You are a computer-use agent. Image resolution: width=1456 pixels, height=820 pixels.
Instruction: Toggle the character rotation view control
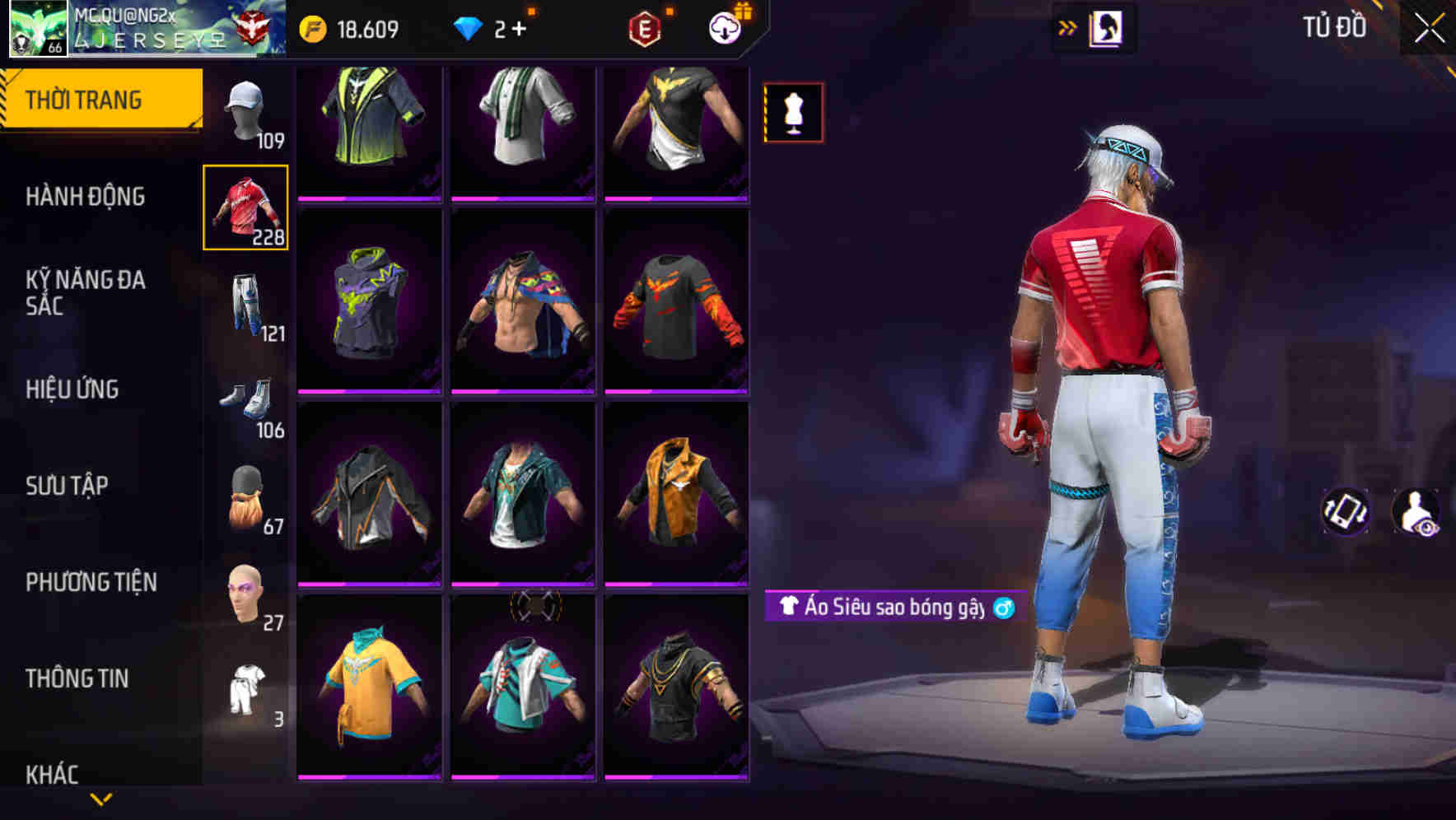pyautogui.click(x=1347, y=510)
